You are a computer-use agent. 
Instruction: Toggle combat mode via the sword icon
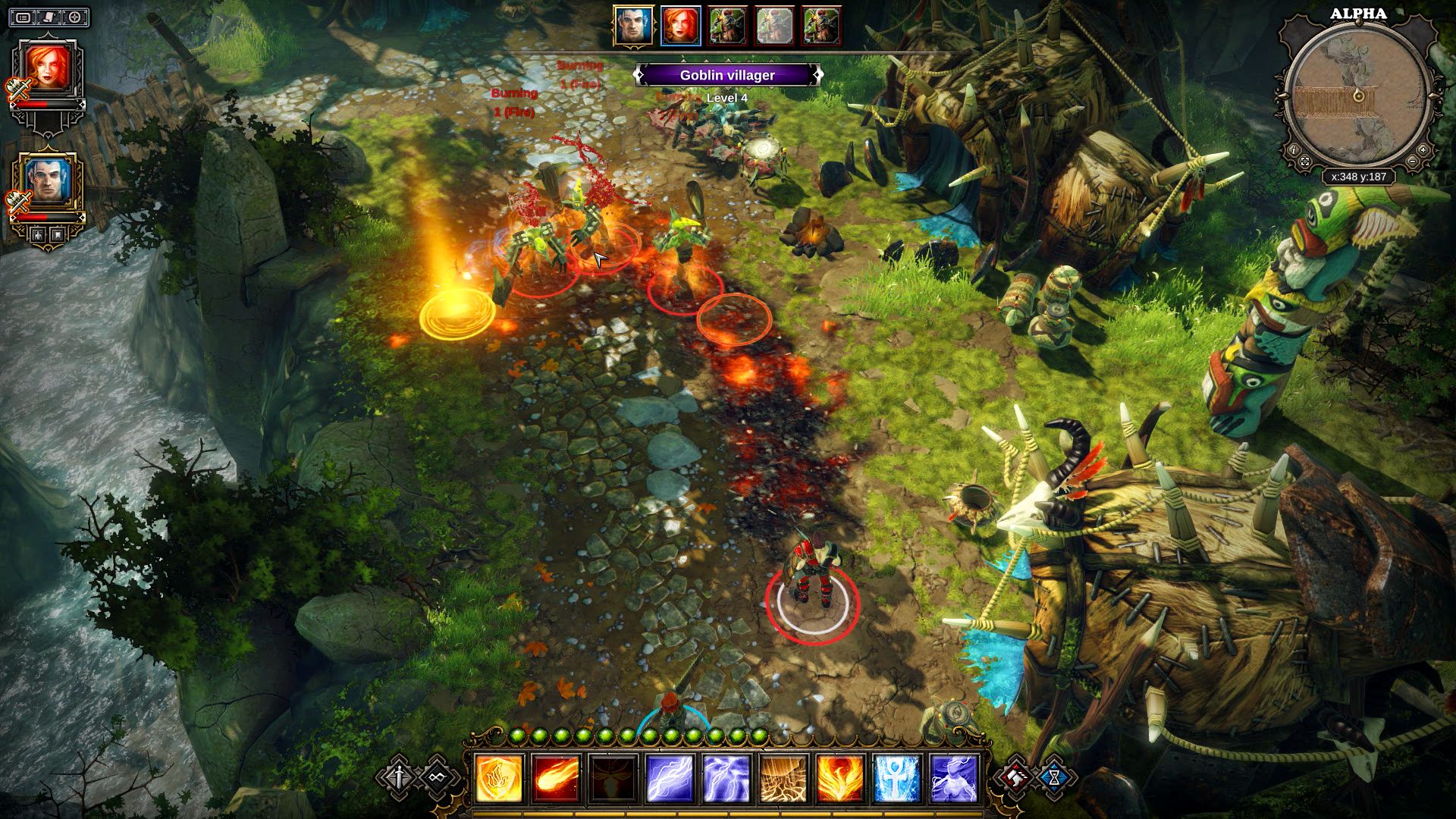[398, 777]
